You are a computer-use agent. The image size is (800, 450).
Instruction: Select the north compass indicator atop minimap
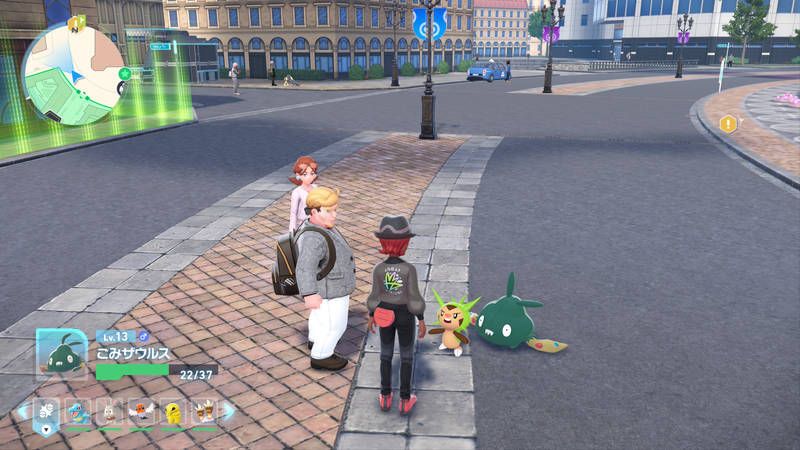(76, 20)
